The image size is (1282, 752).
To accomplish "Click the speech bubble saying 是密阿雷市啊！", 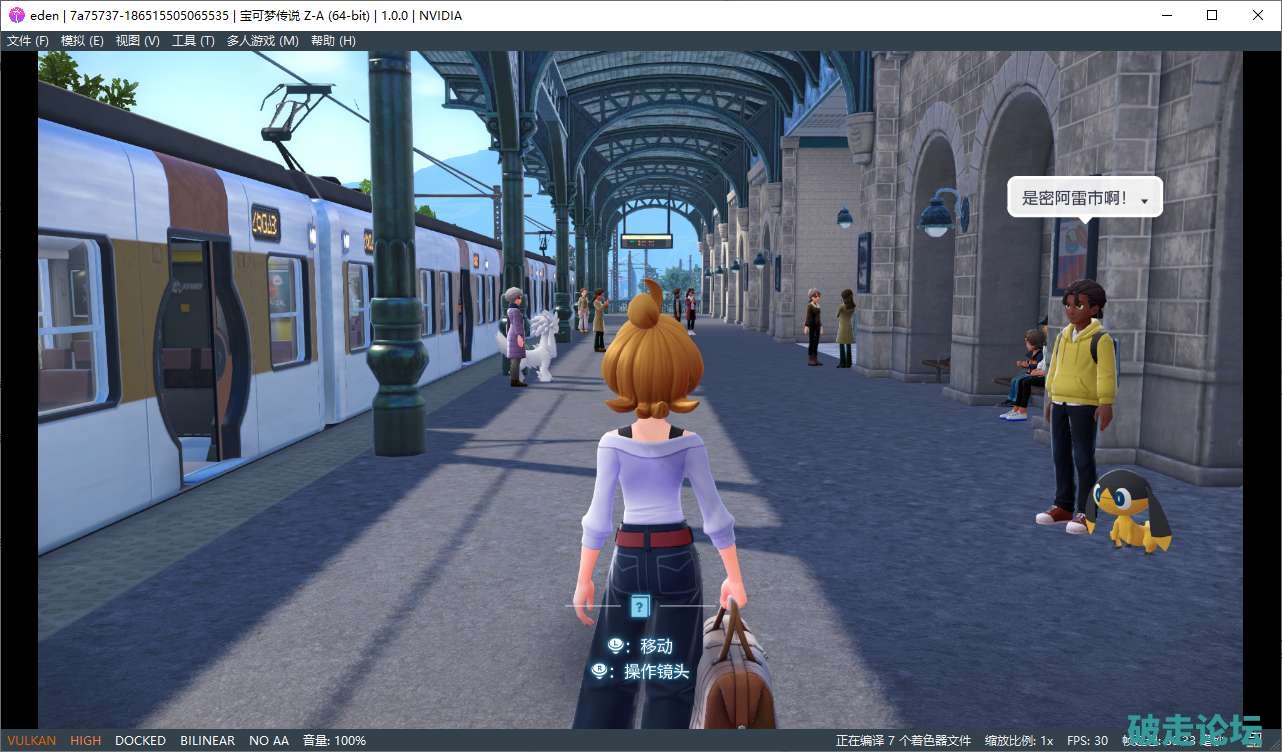I will point(1084,198).
